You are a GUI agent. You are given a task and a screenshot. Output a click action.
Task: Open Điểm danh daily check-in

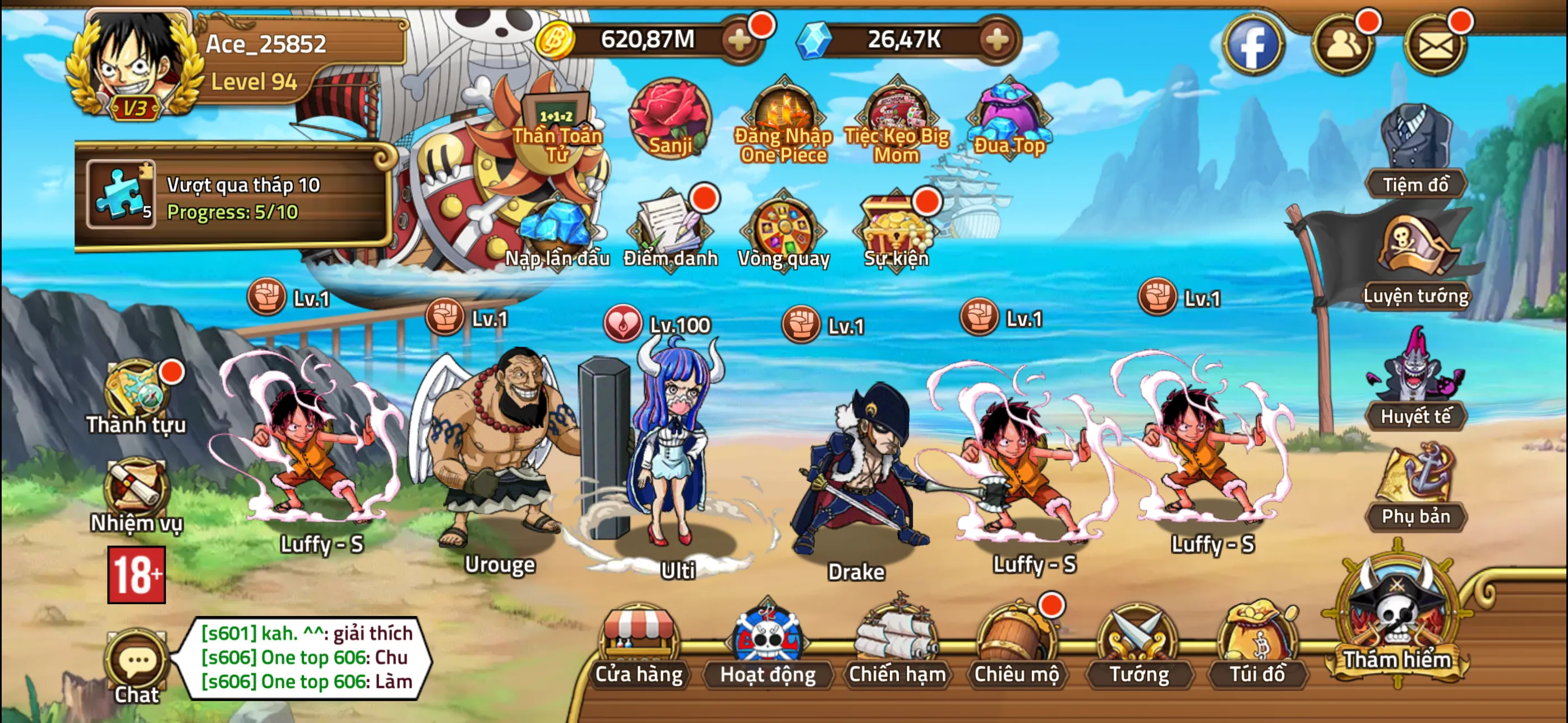click(x=670, y=228)
